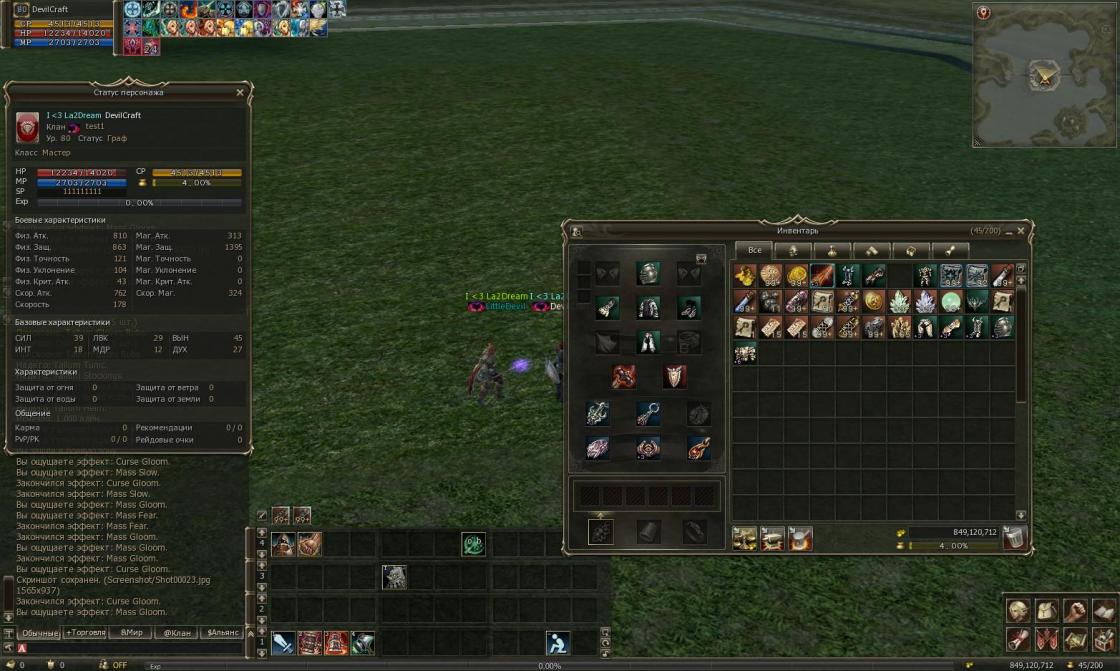Close the inventory window
This screenshot has width=1120, height=671.
1020,231
